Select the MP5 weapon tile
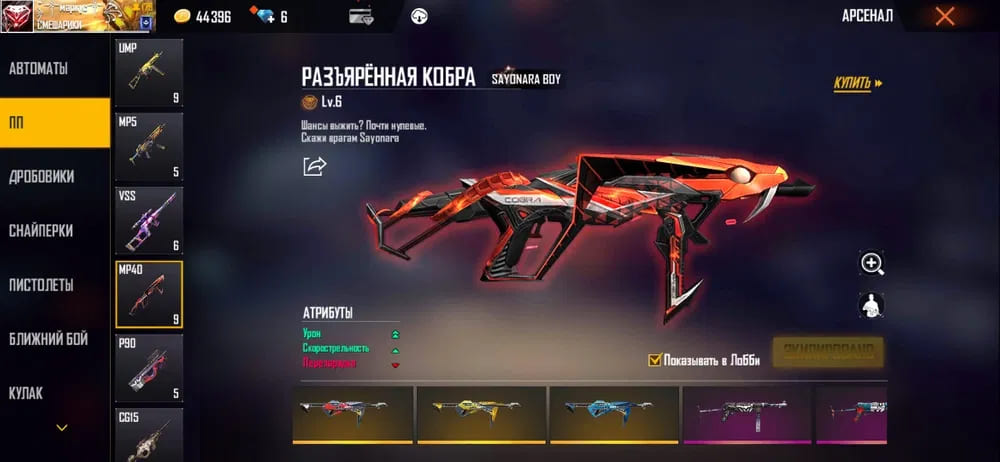The width and height of the screenshot is (1000, 462). pos(149,146)
